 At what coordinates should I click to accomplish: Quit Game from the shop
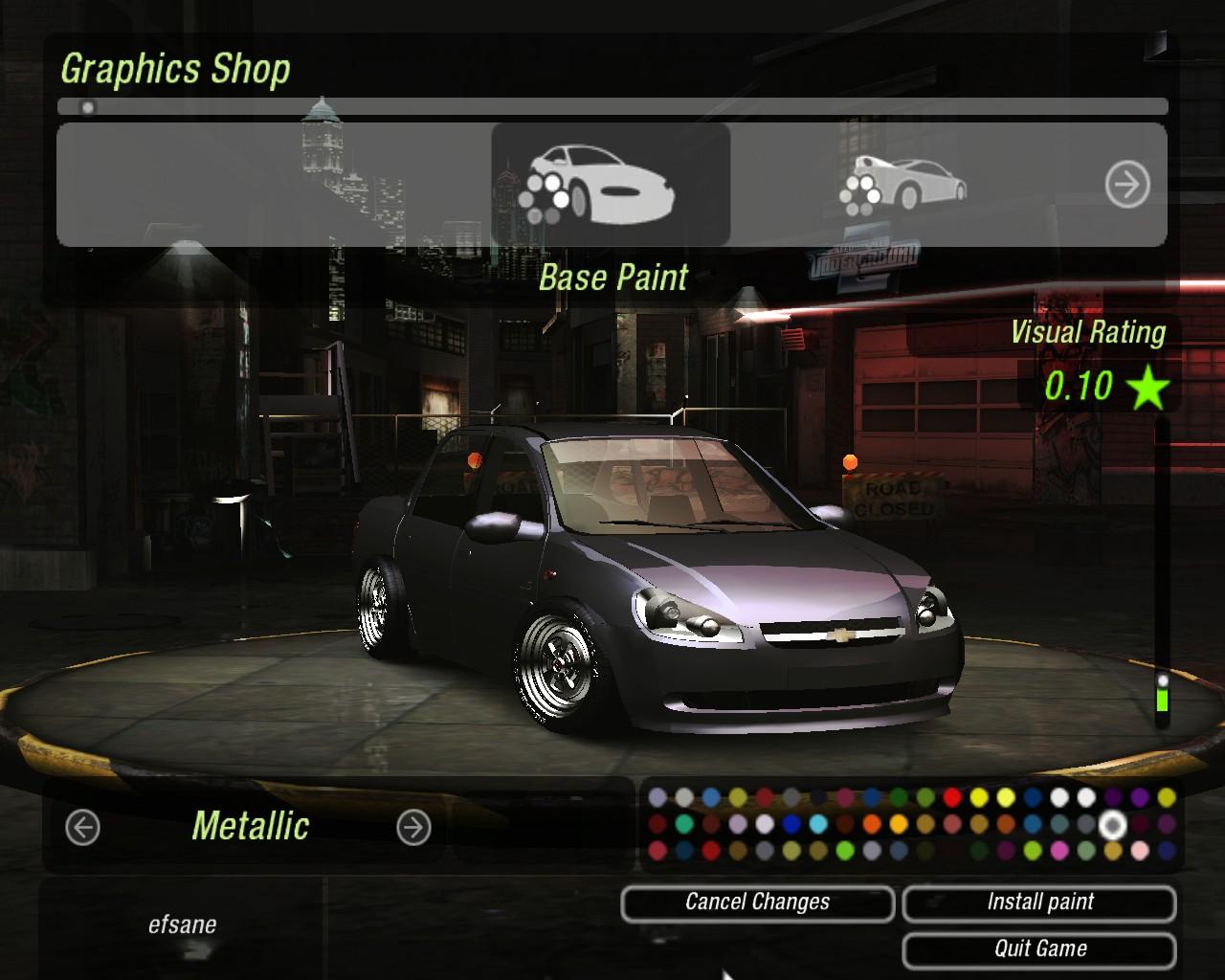pos(1039,949)
